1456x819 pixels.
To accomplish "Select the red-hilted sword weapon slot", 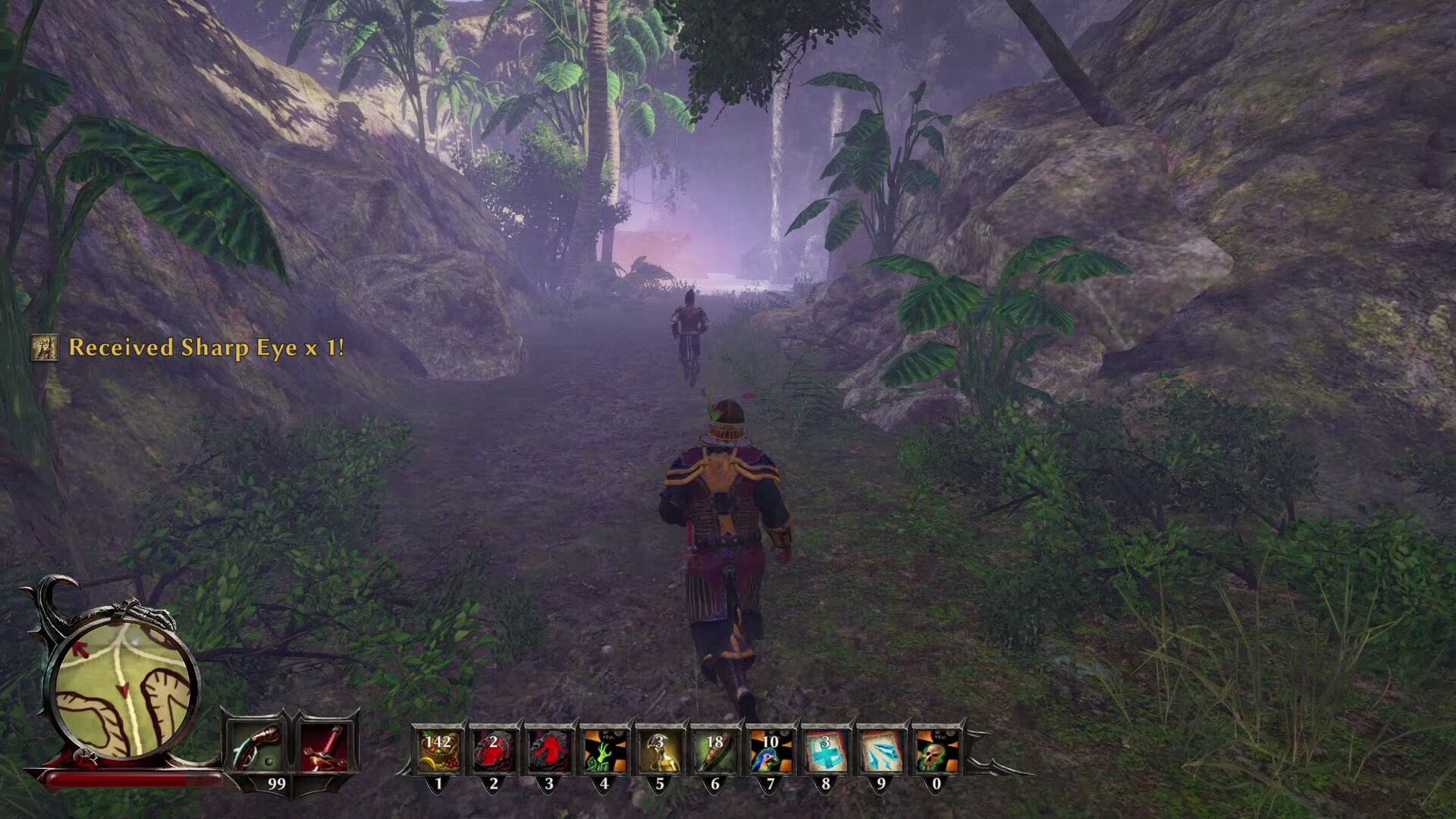I will pyautogui.click(x=325, y=748).
